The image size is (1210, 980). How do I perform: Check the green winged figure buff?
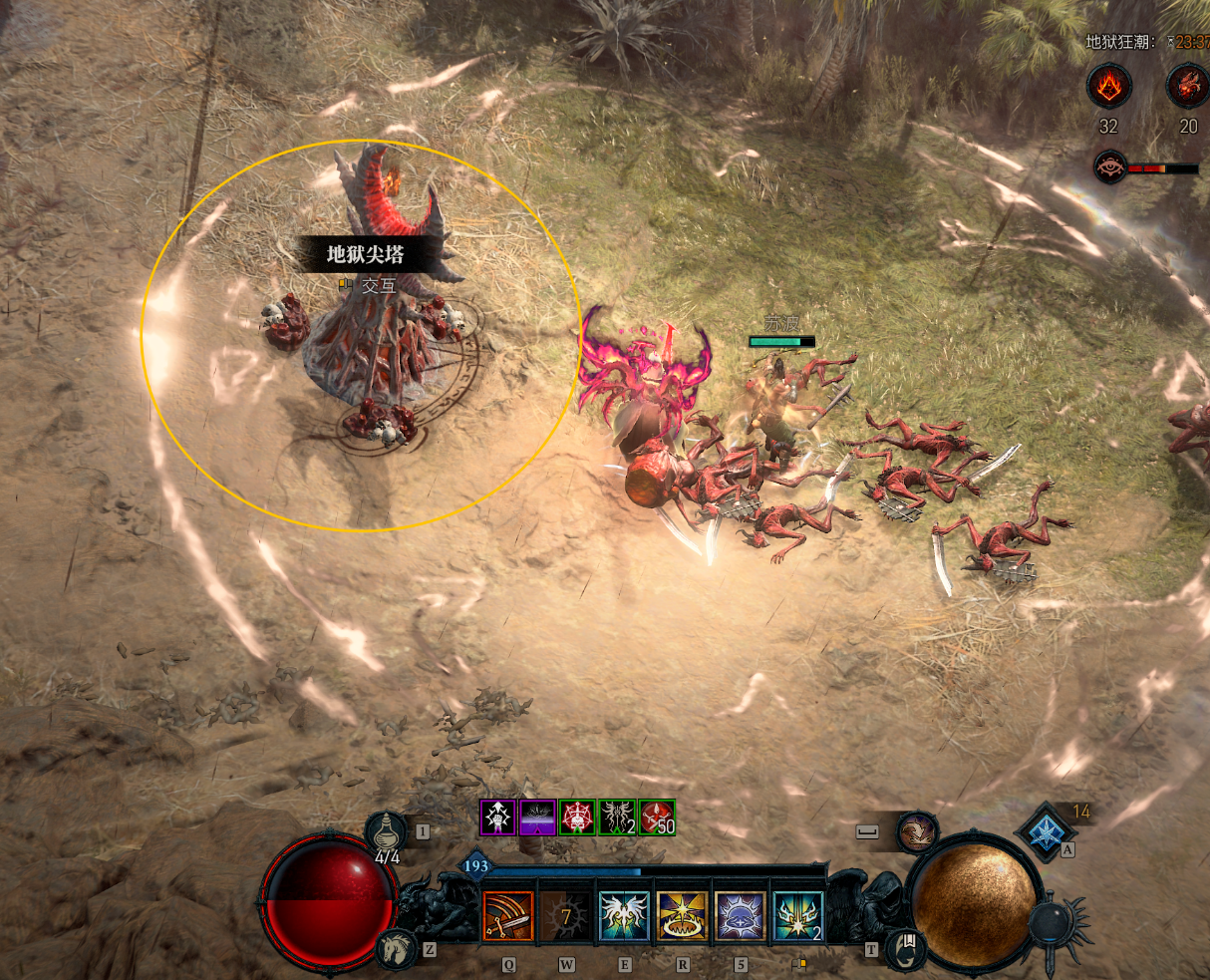pos(617,817)
